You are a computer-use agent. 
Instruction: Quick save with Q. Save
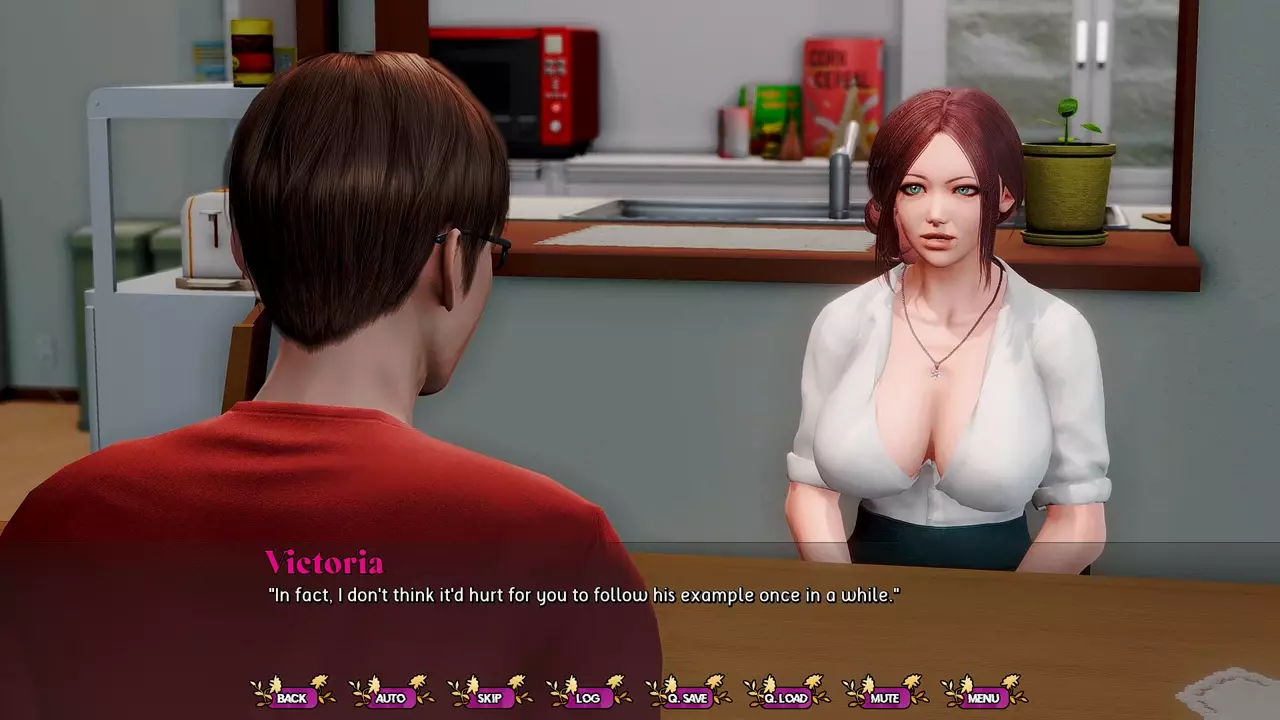pos(687,697)
